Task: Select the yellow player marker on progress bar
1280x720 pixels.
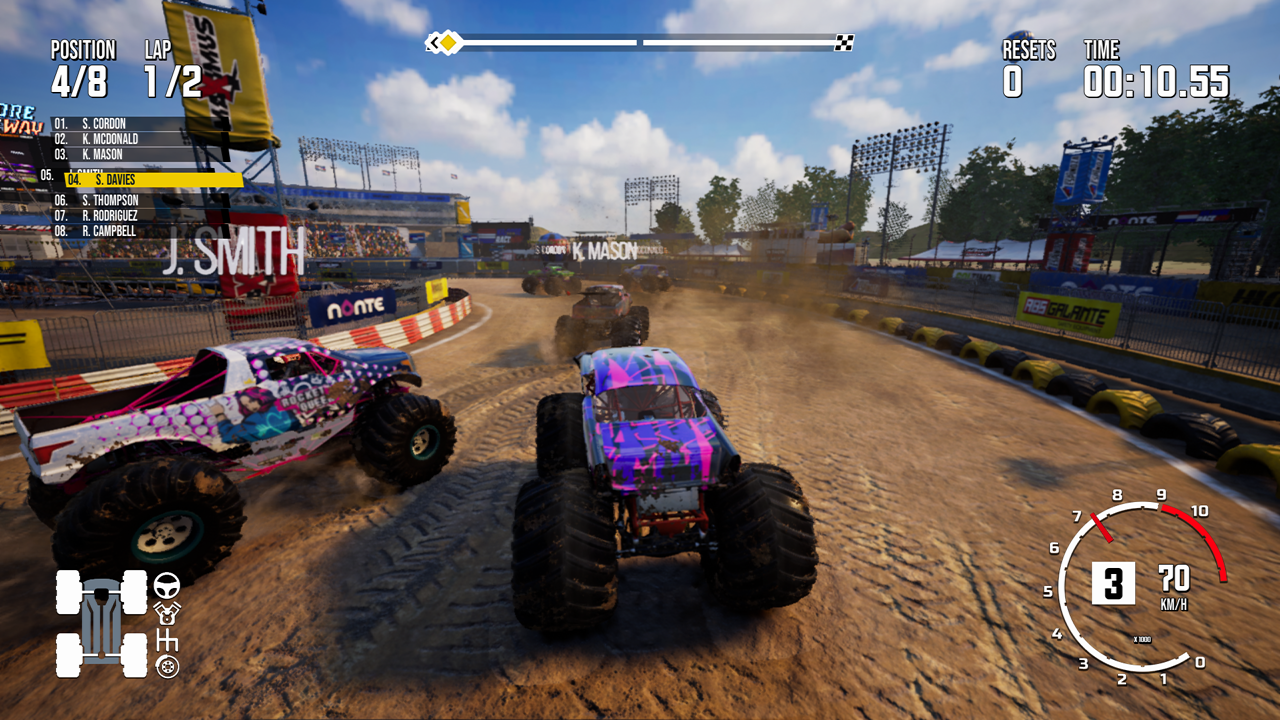Action: pyautogui.click(x=449, y=42)
